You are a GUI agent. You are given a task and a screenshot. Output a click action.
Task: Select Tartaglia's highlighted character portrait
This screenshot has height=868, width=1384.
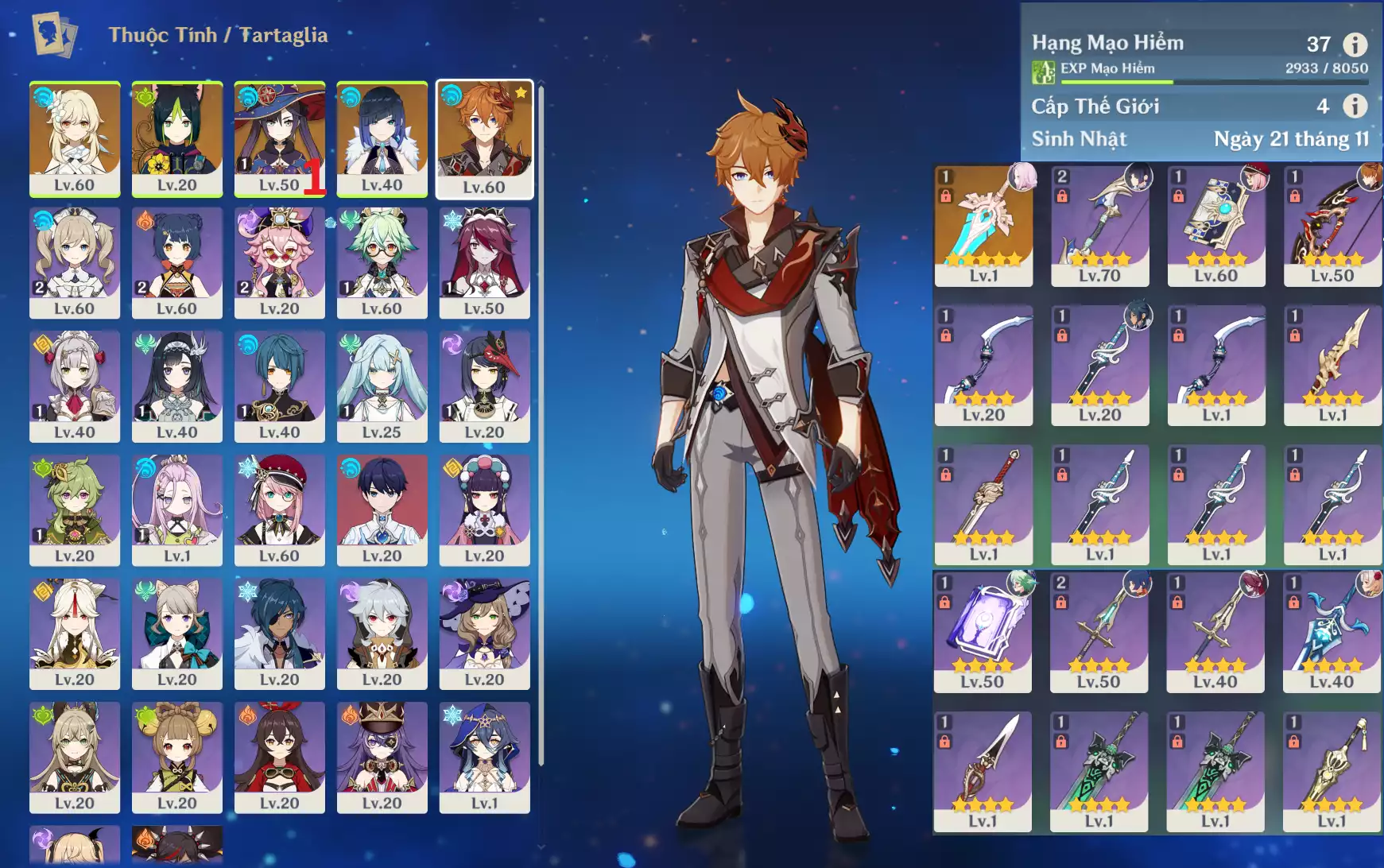click(x=484, y=138)
